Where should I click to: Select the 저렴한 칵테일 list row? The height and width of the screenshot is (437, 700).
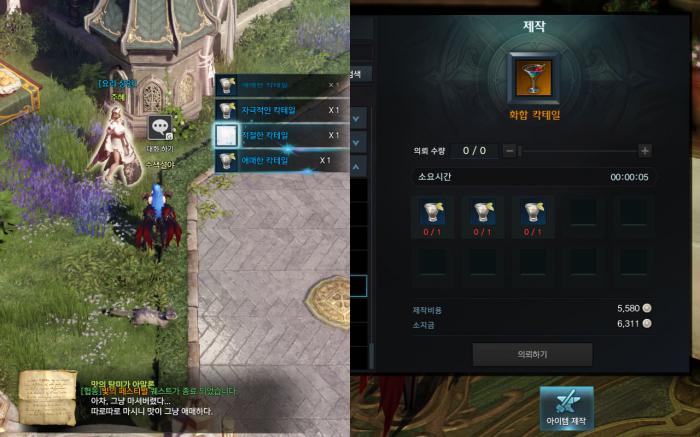pos(282,134)
